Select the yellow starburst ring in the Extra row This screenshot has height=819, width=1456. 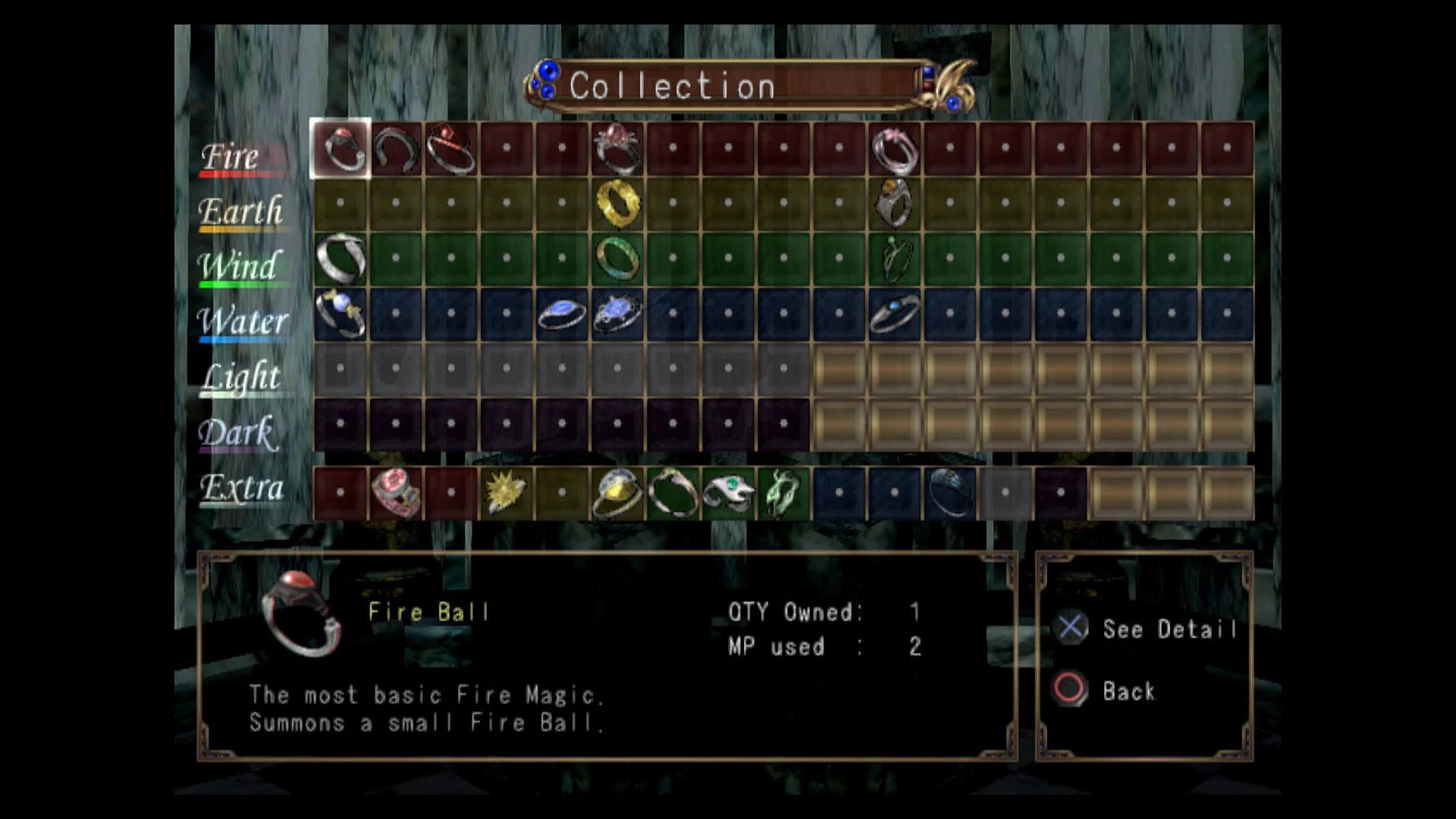point(507,491)
